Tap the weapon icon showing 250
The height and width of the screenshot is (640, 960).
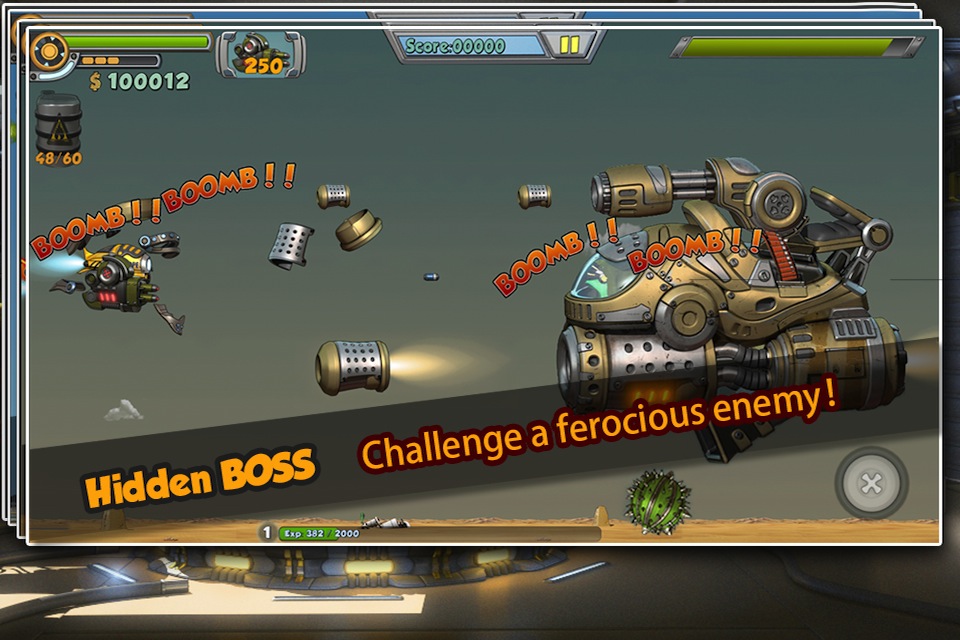pos(261,53)
